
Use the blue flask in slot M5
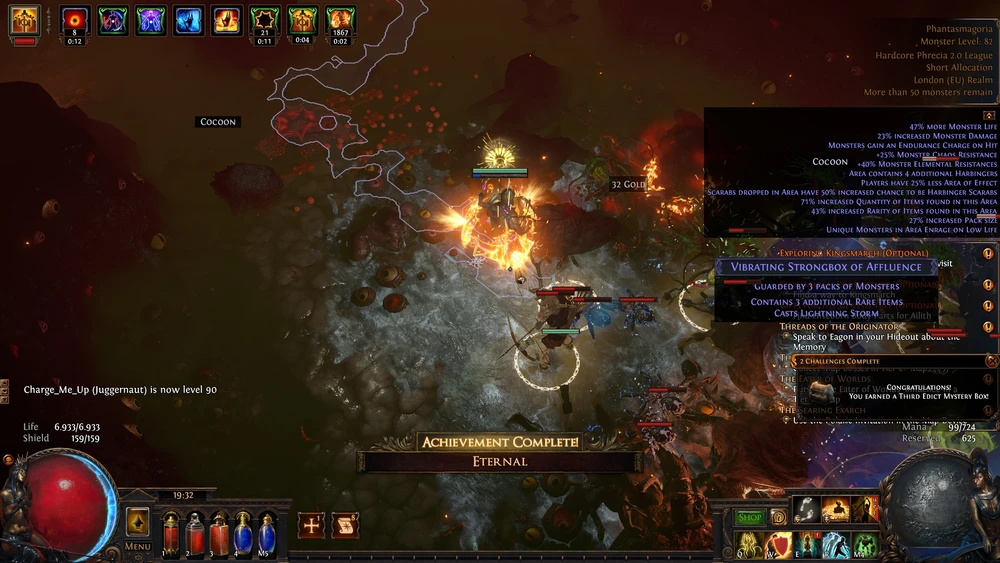click(x=267, y=533)
